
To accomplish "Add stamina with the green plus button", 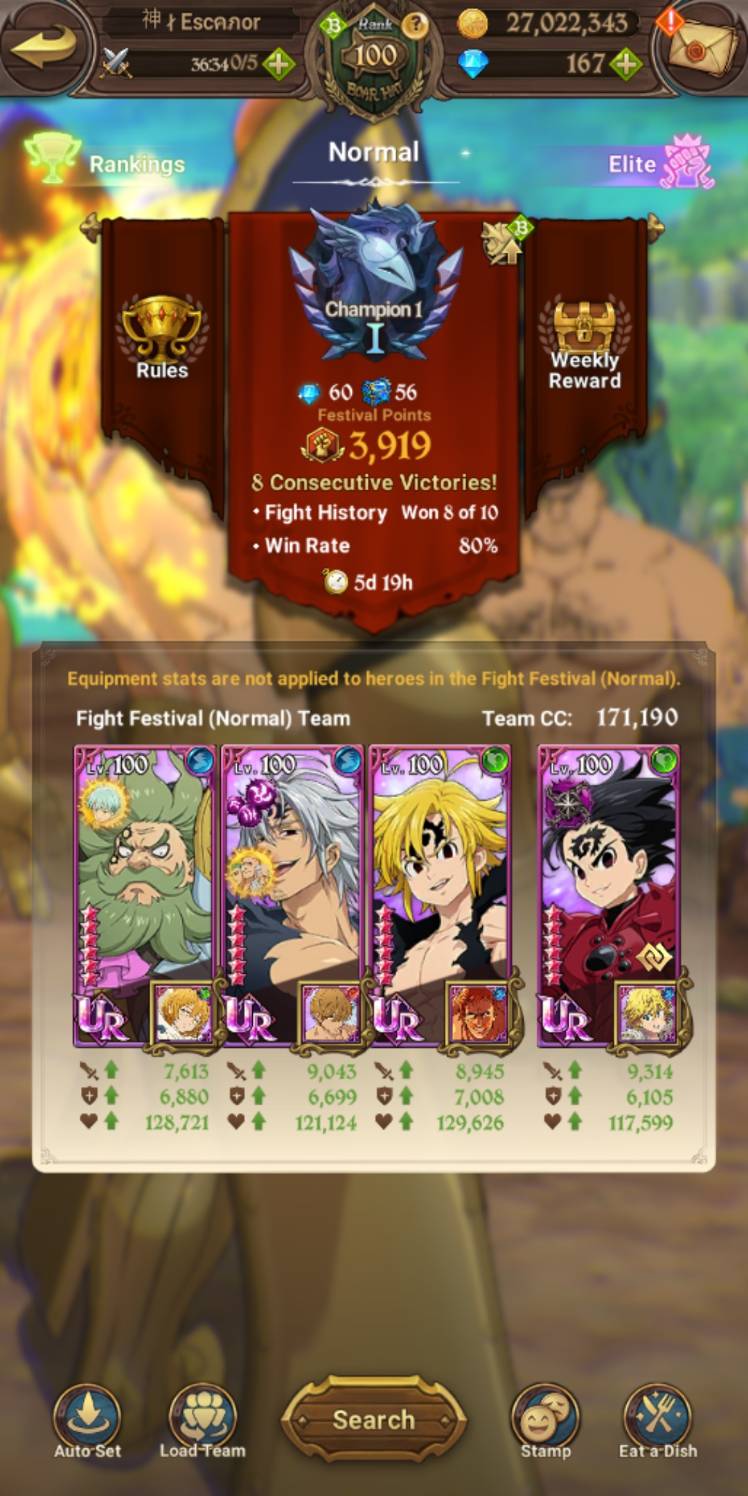I will click(x=278, y=65).
